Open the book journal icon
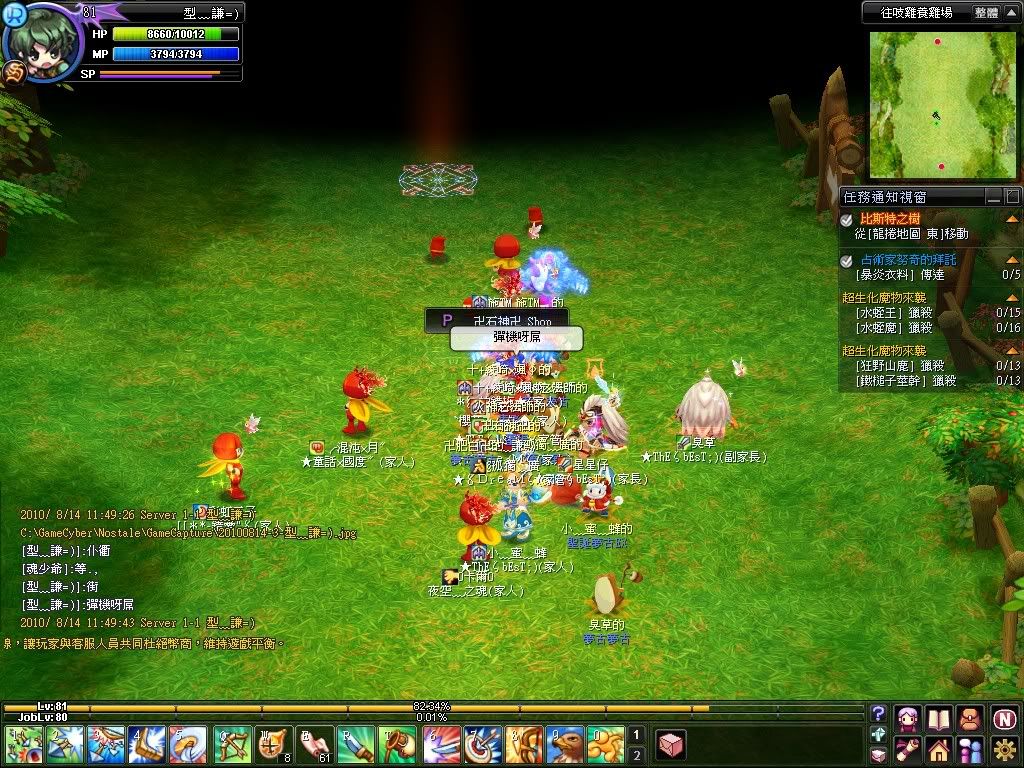 coord(938,718)
